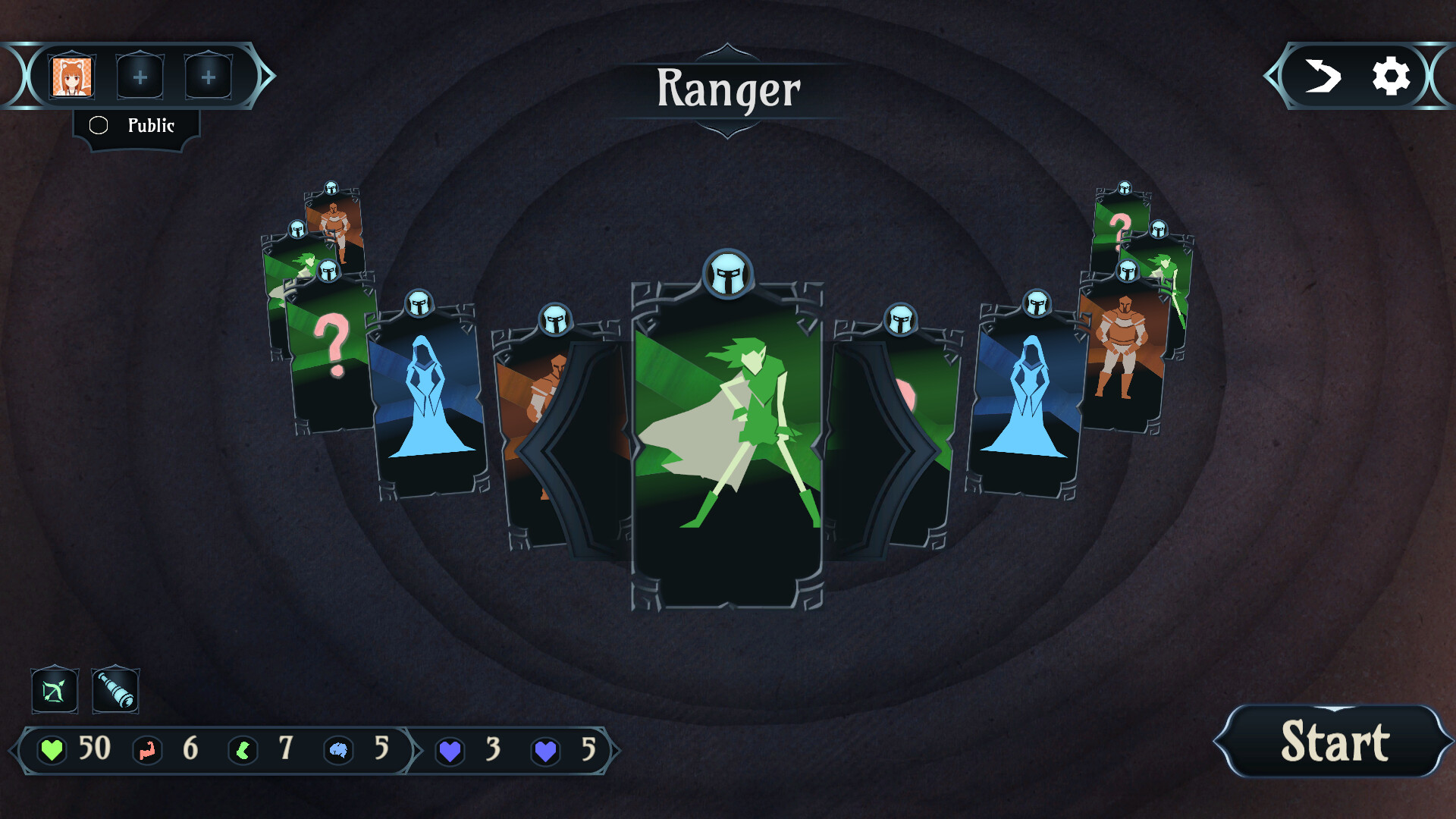Screen dimensions: 1456x819
Task: Click the helmet toggle above the blue mage card
Action: pyautogui.click(x=420, y=303)
